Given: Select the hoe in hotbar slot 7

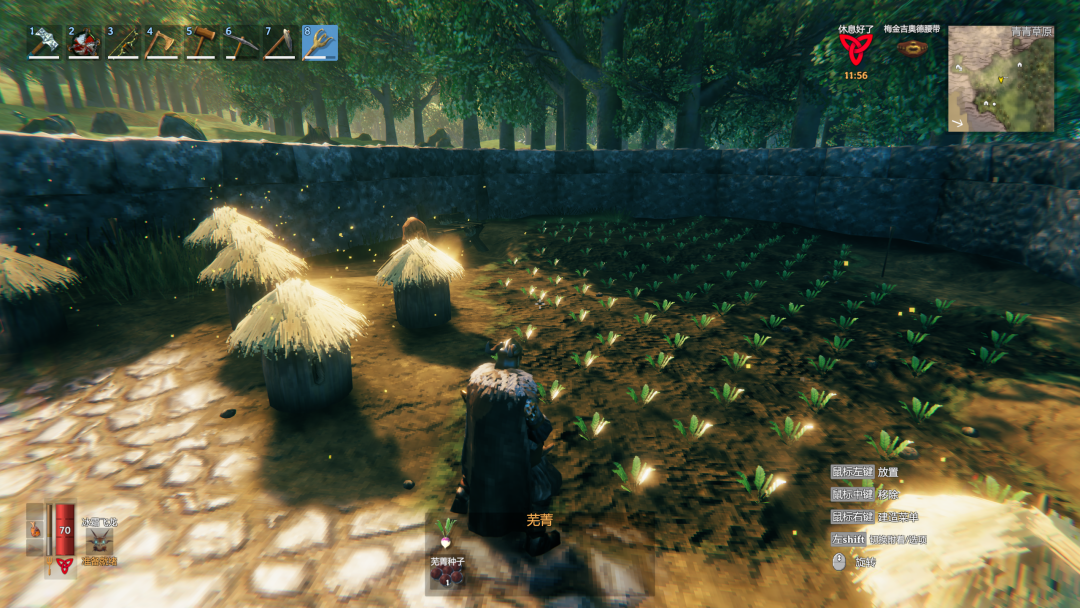Looking at the screenshot, I should coord(280,43).
